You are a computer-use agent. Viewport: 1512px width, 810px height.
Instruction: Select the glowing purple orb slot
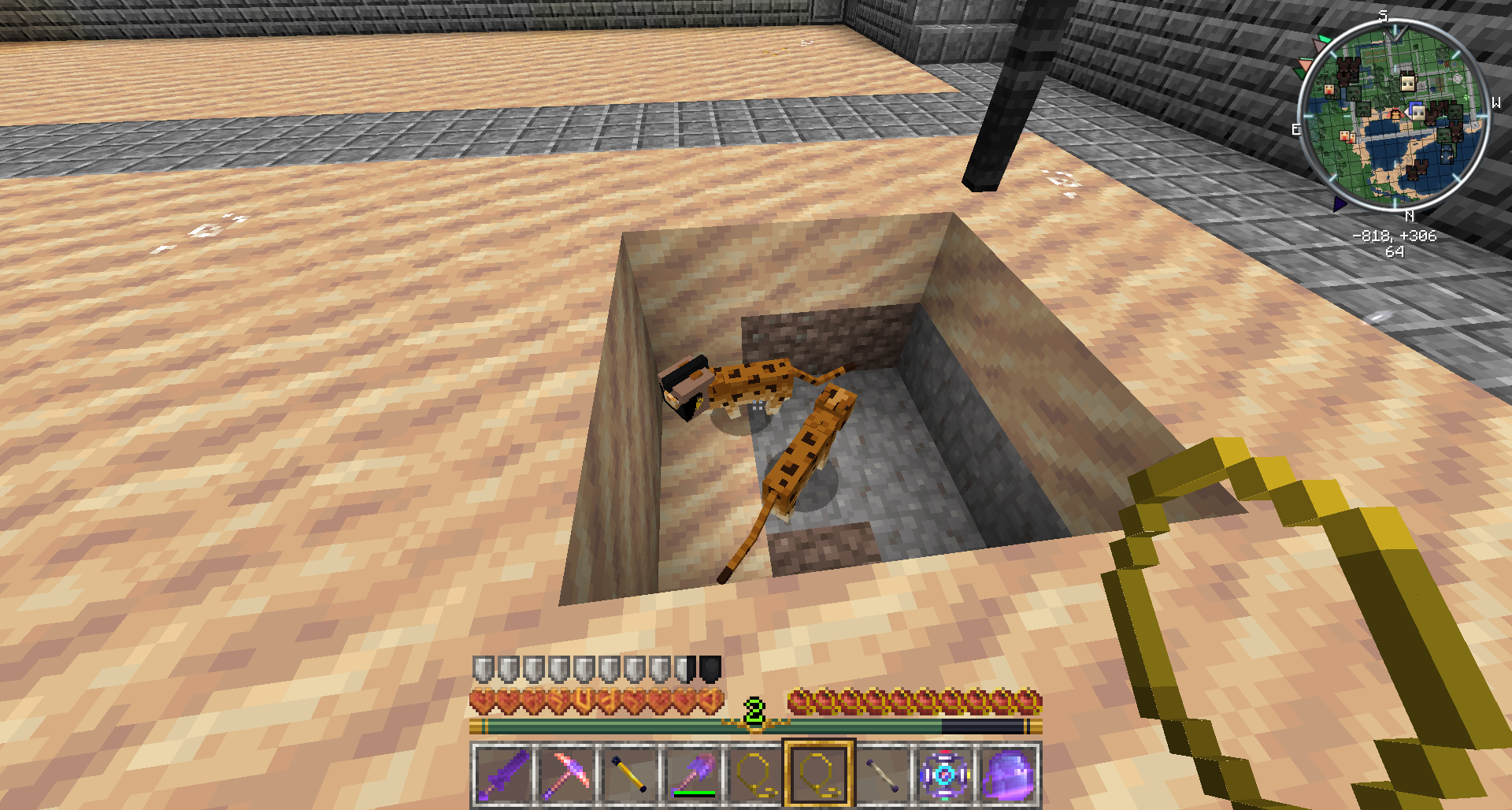point(1007,775)
